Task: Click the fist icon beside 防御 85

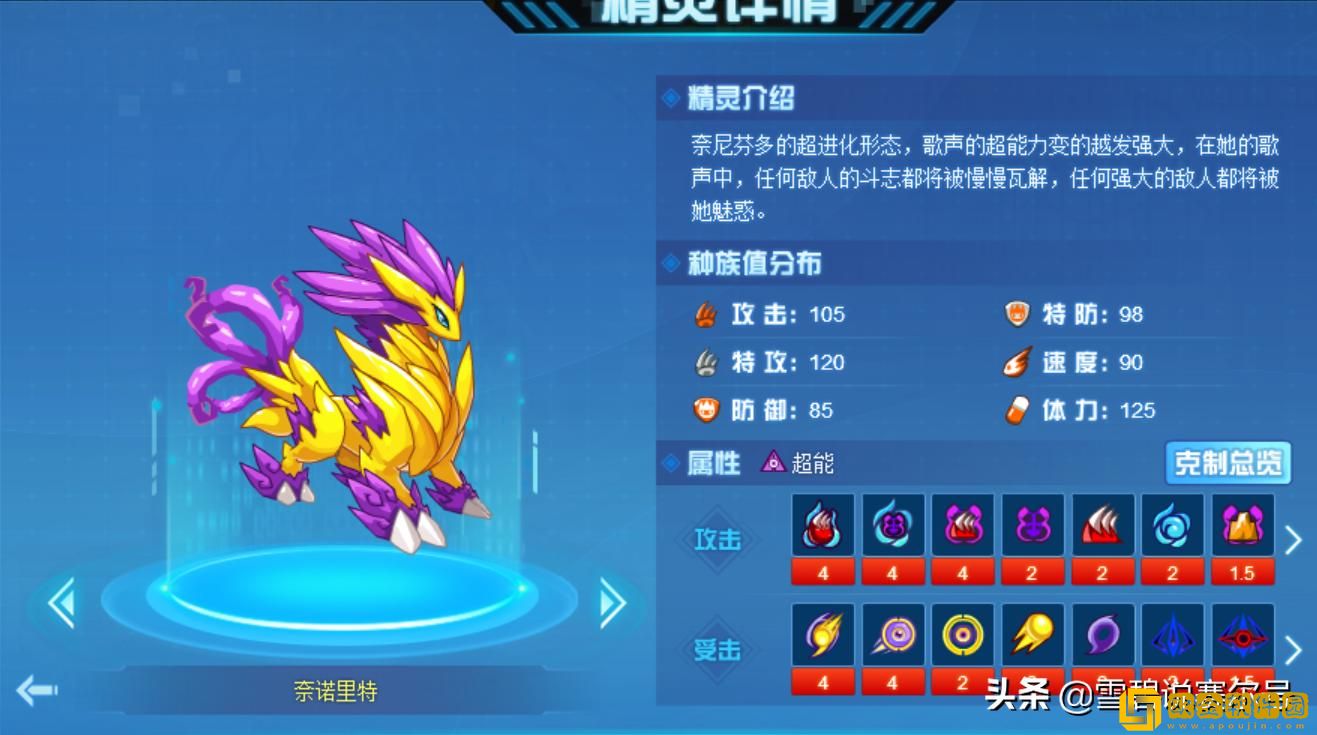Action: coord(707,410)
